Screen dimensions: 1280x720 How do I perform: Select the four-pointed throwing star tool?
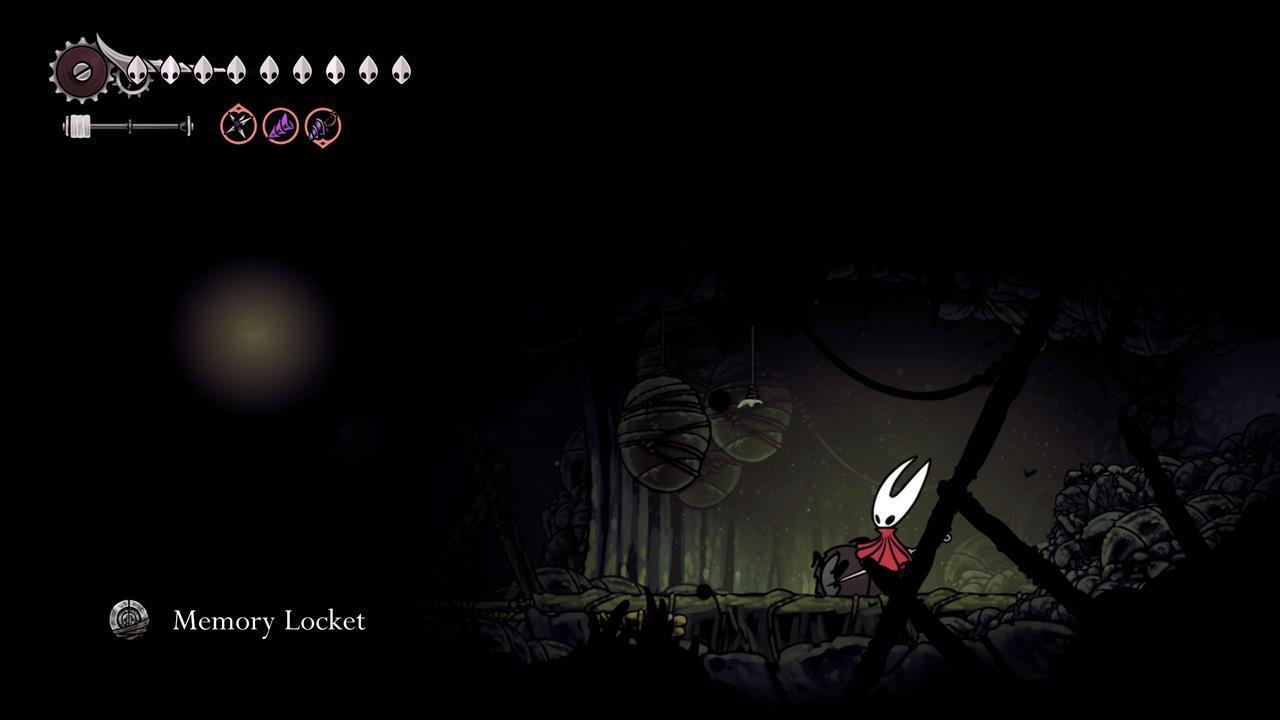(239, 126)
